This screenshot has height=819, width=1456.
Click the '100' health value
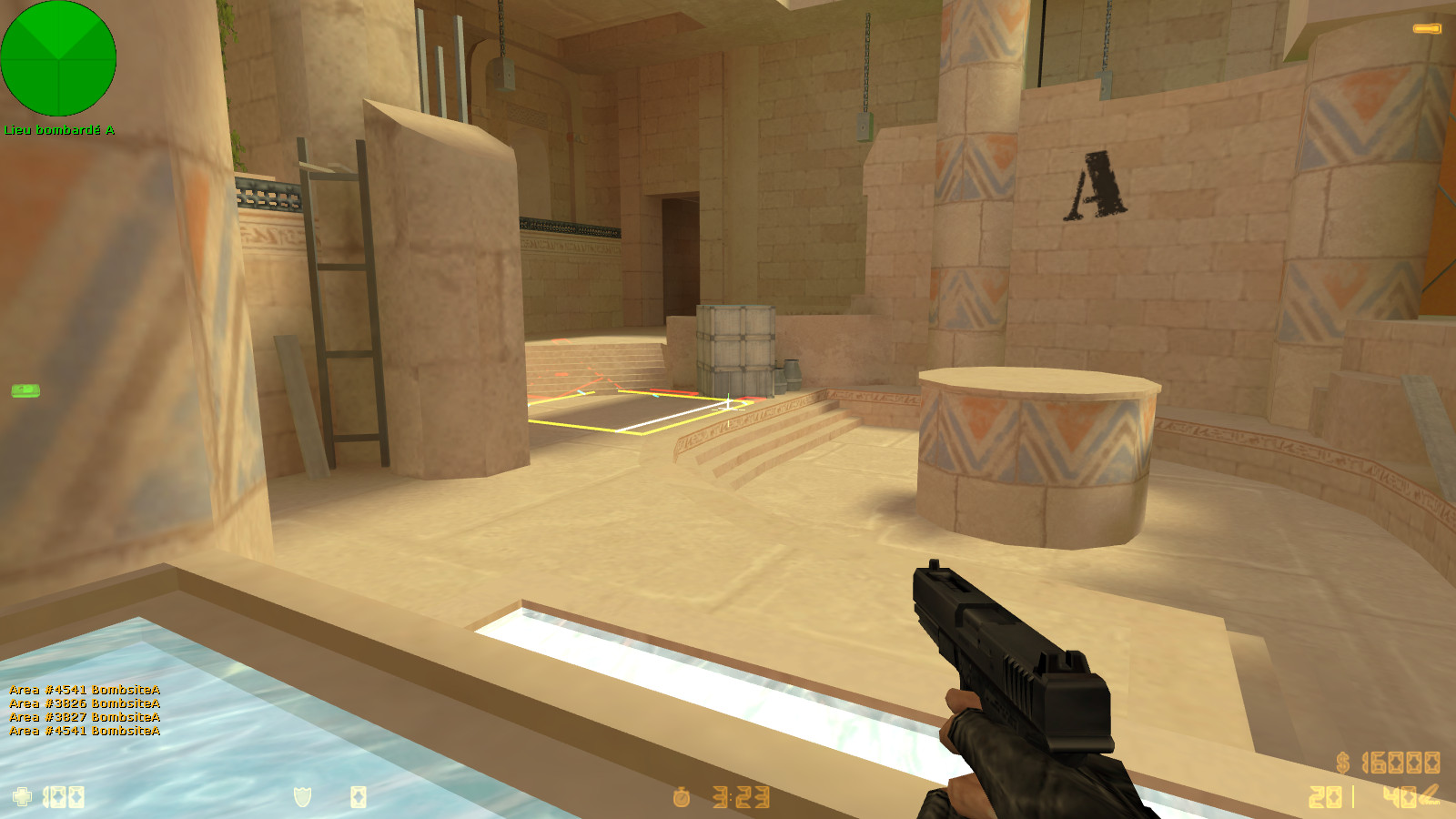click(64, 796)
